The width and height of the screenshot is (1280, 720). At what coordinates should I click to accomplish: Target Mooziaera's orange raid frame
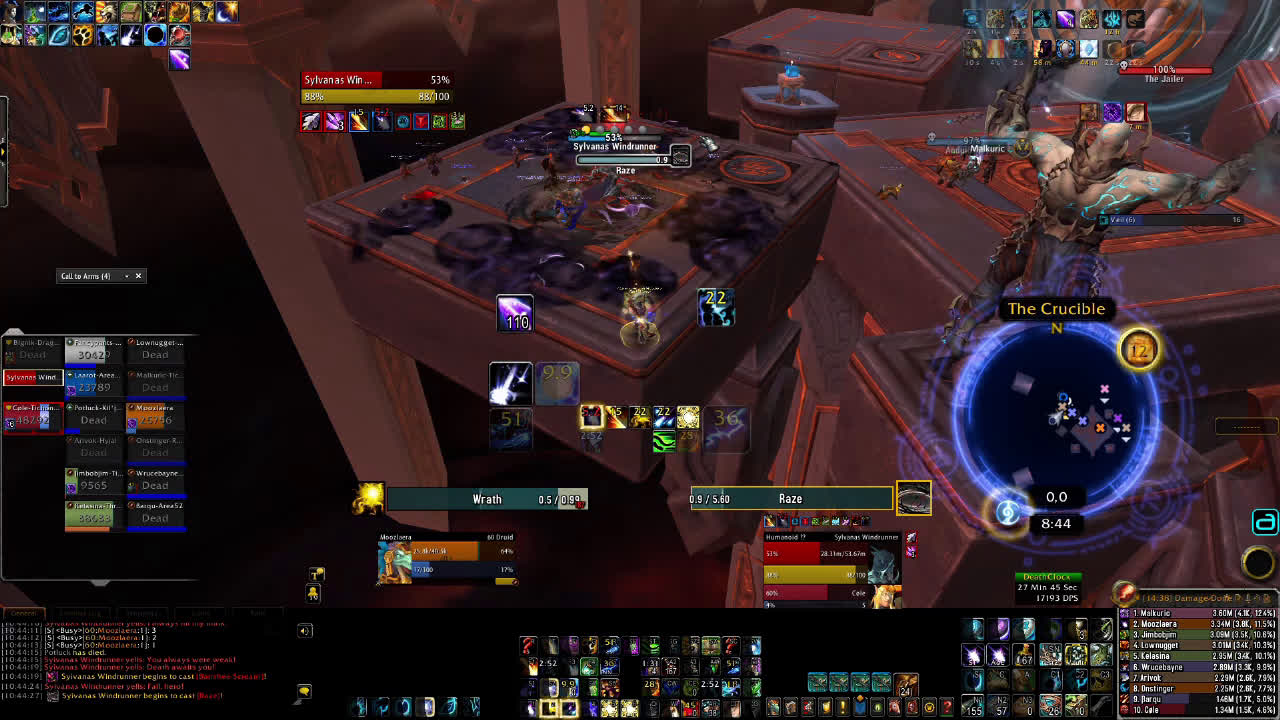click(154, 415)
